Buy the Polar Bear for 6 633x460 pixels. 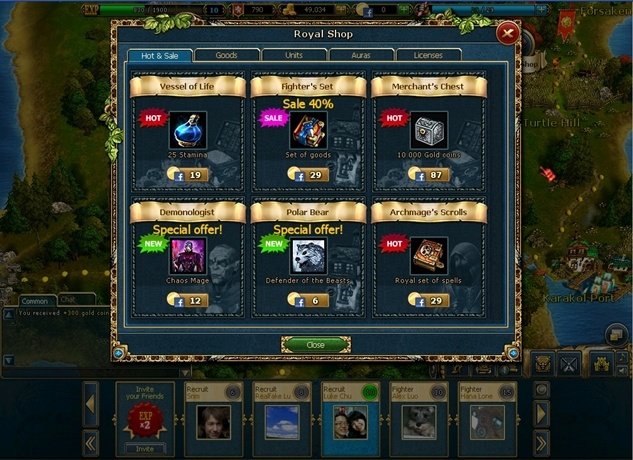pos(308,301)
